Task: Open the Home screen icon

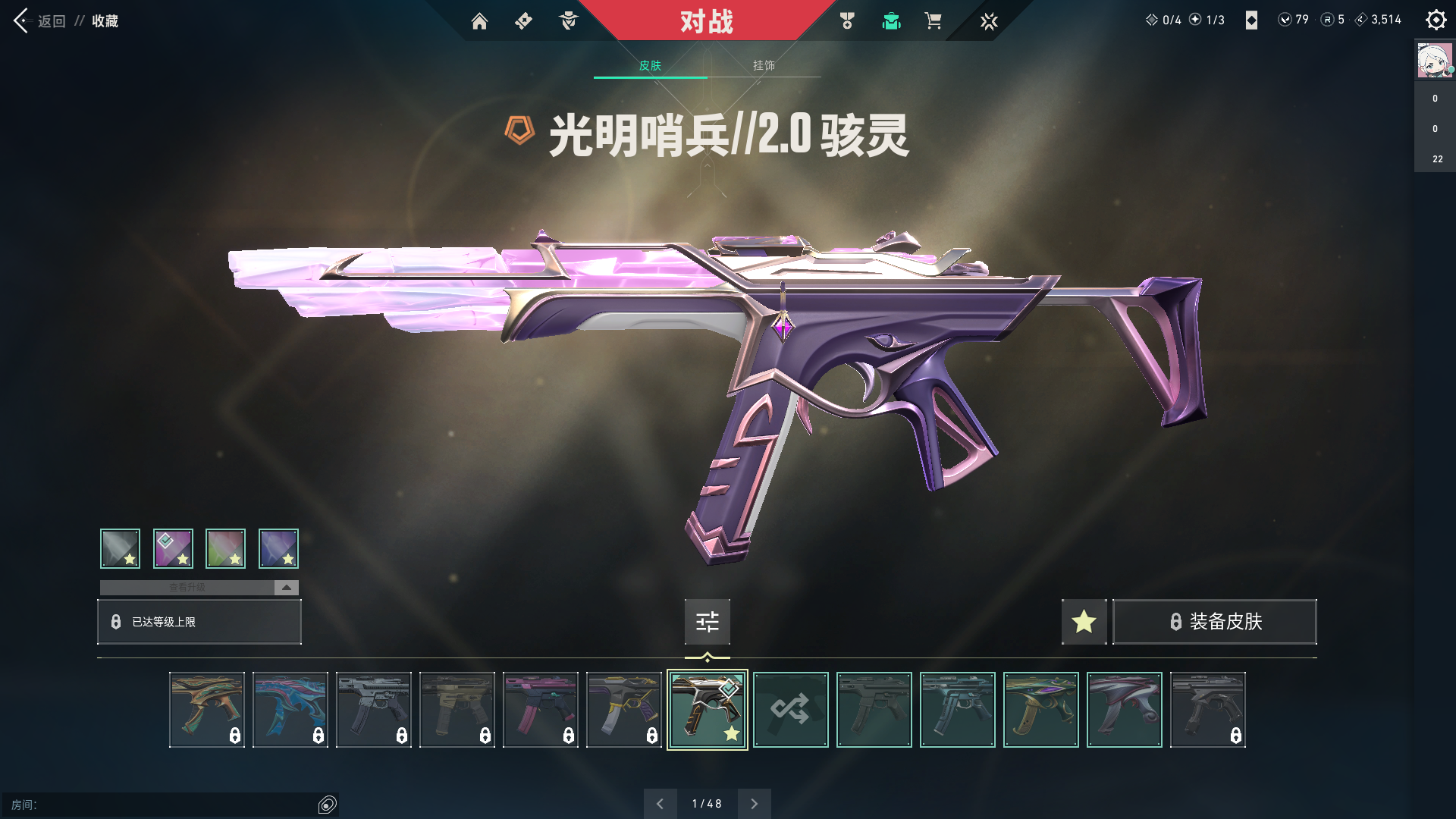Action: click(479, 21)
